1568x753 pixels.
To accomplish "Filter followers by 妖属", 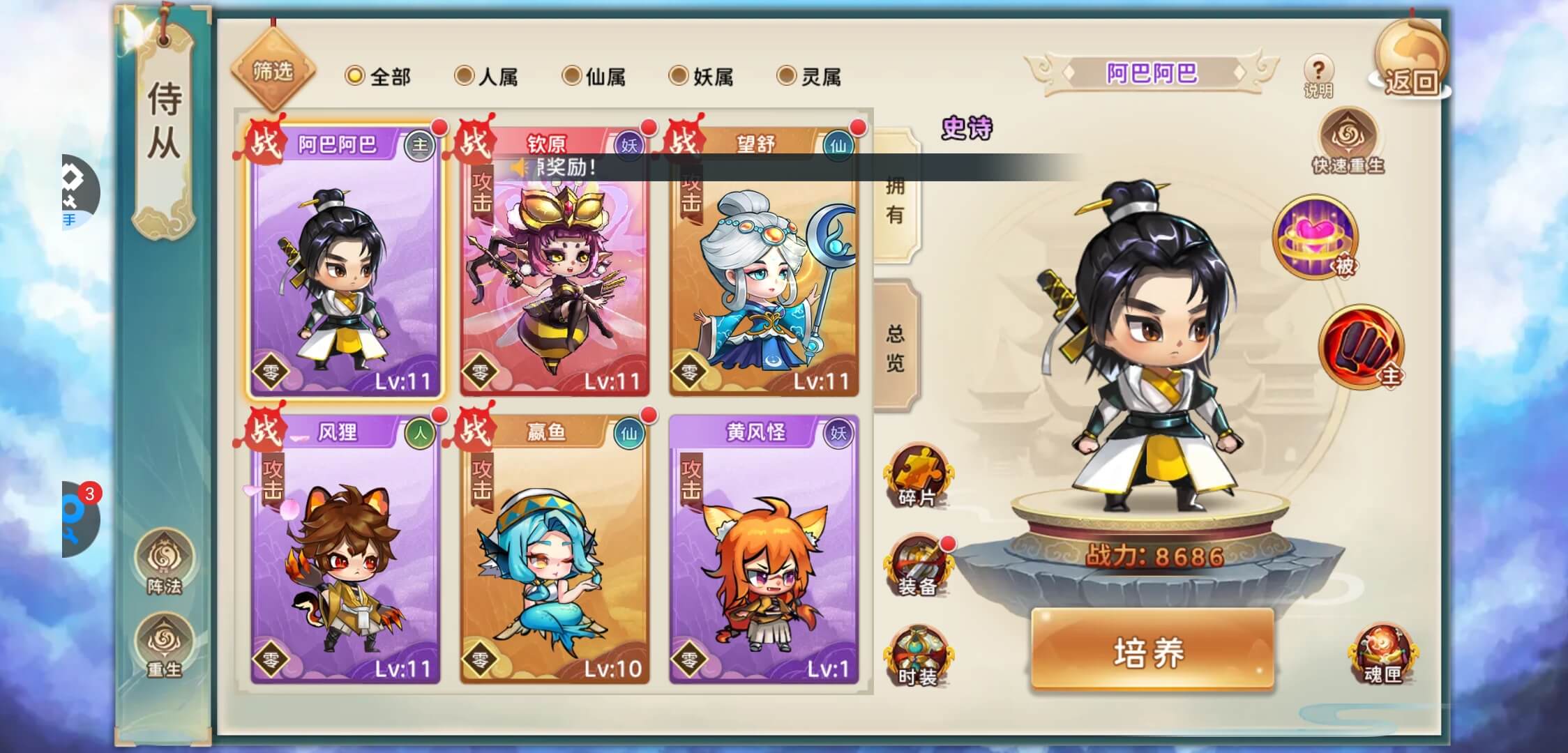I will tap(702, 76).
